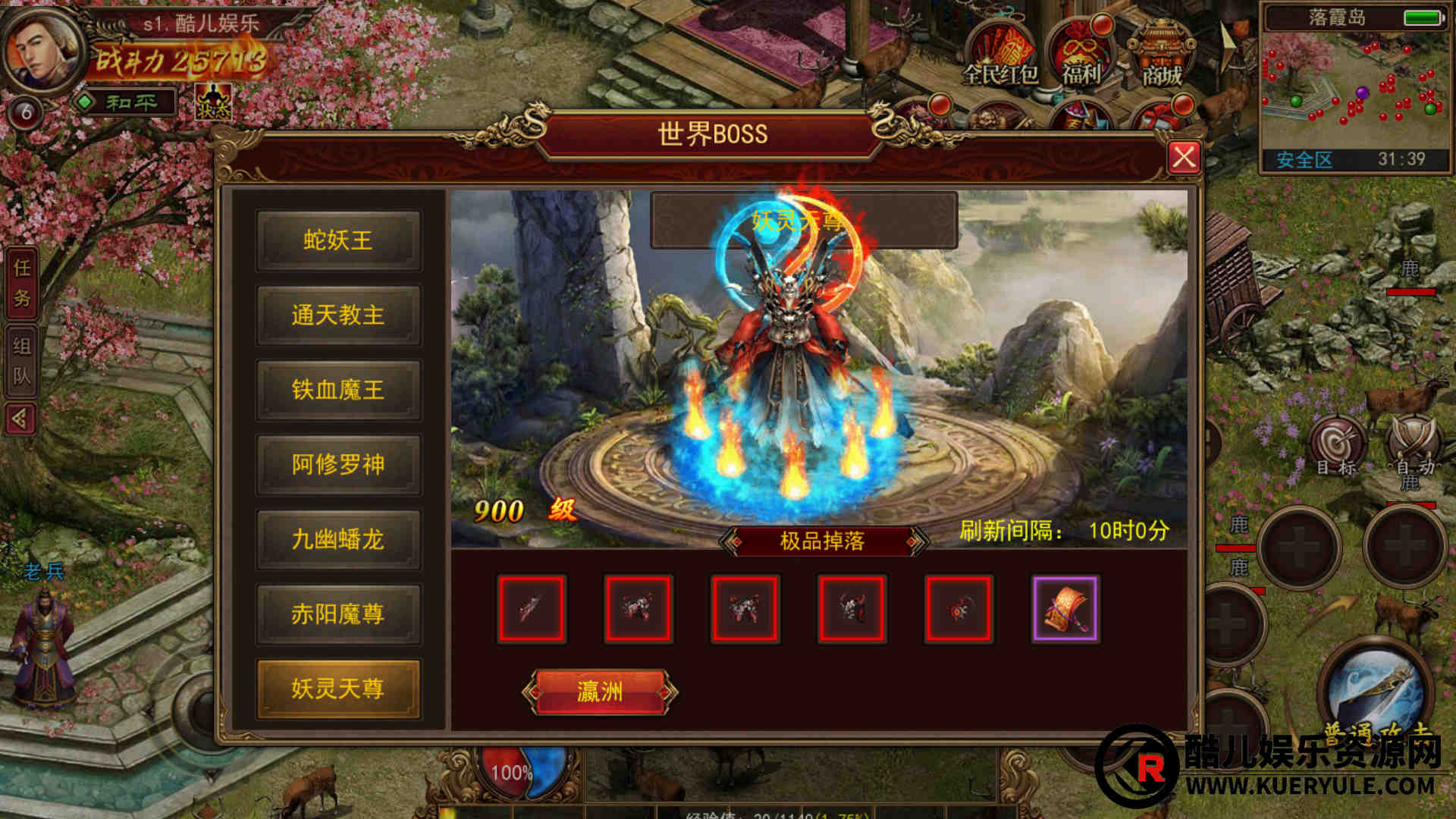Inspect the purple-bordered scroll drop item
This screenshot has height=819, width=1456.
1065,609
